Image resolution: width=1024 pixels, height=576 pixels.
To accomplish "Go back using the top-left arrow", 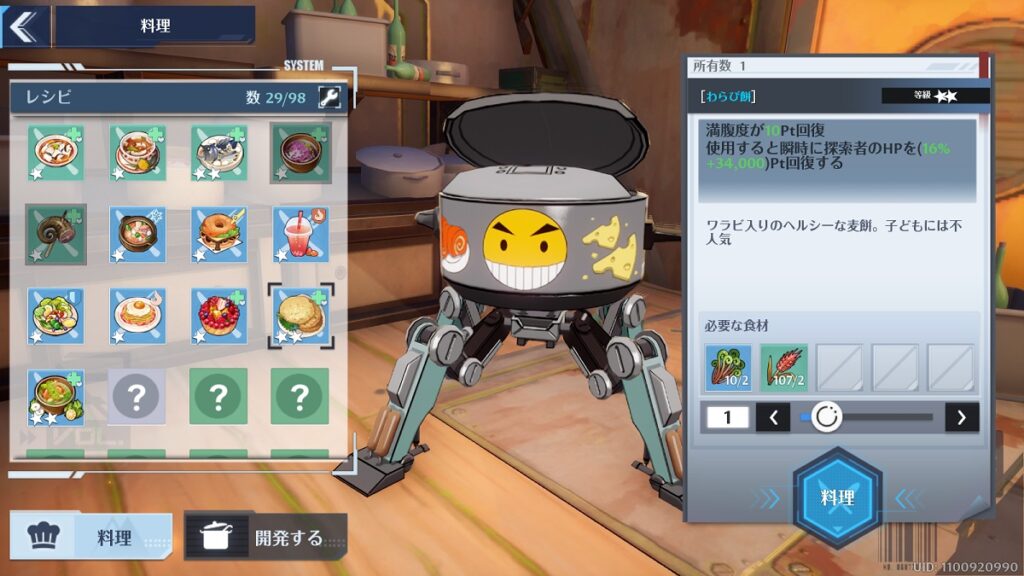I will click(x=22, y=26).
